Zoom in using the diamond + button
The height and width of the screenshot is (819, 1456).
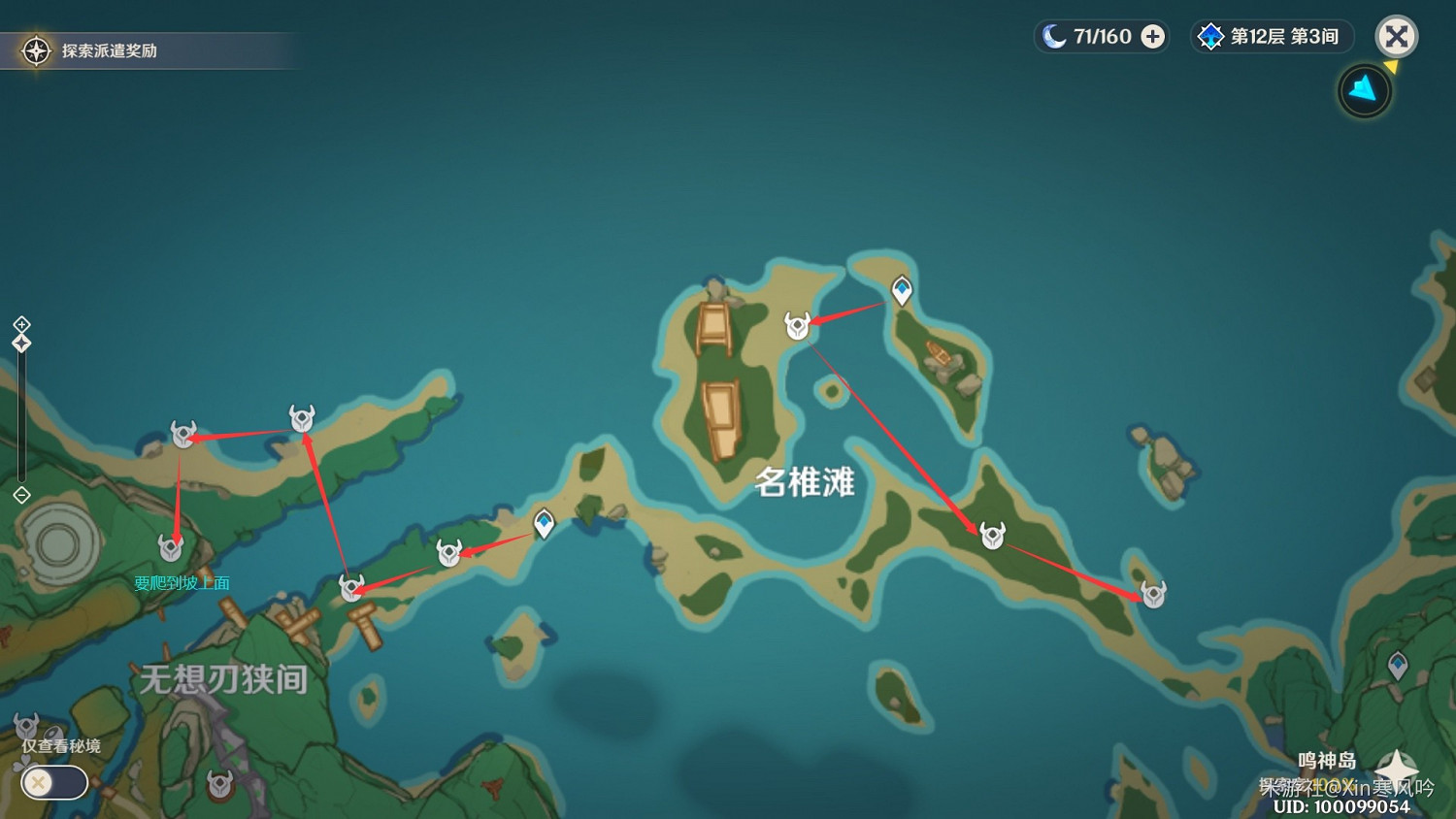pyautogui.click(x=21, y=326)
